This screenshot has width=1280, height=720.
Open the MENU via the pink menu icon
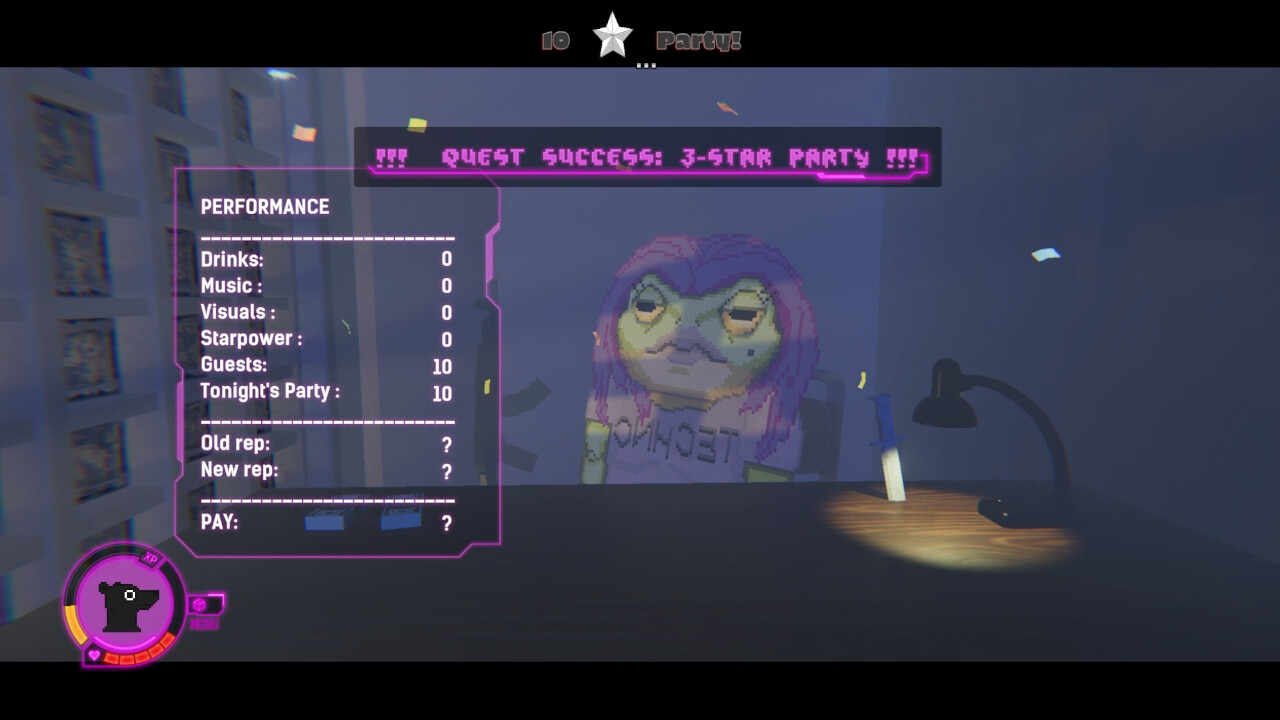point(196,605)
